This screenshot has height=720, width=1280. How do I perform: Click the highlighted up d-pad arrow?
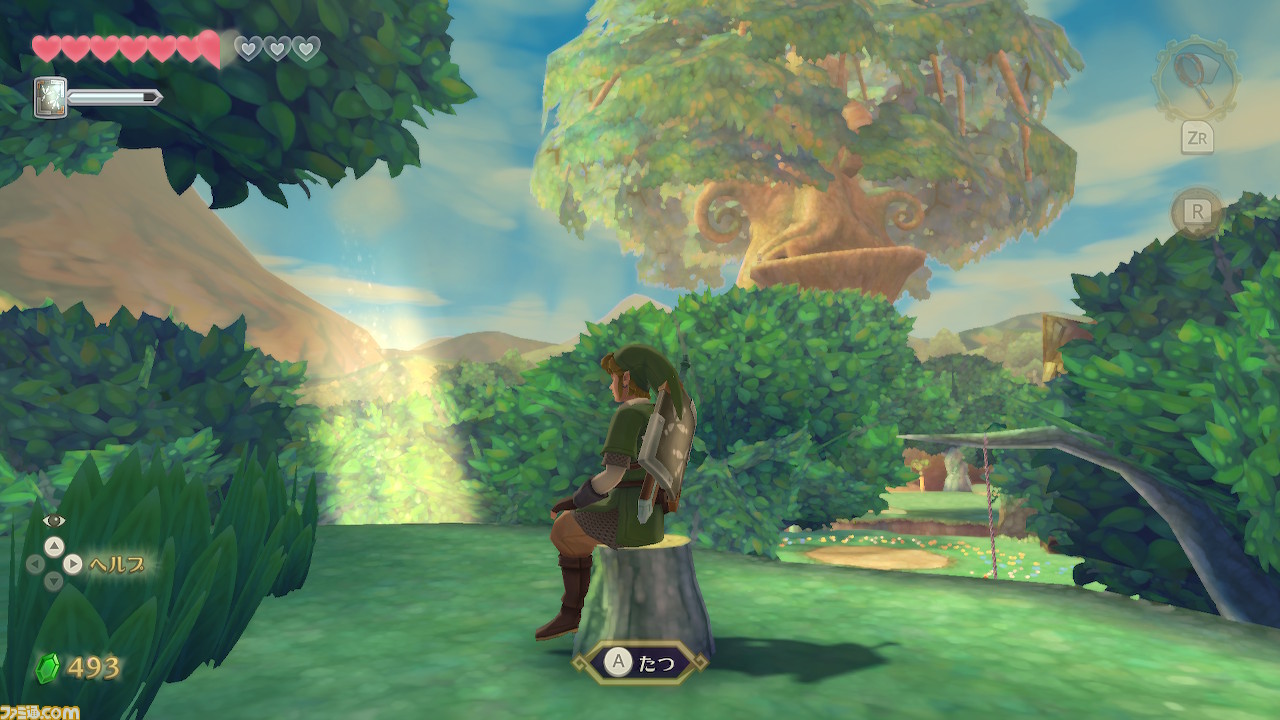[x=54, y=546]
